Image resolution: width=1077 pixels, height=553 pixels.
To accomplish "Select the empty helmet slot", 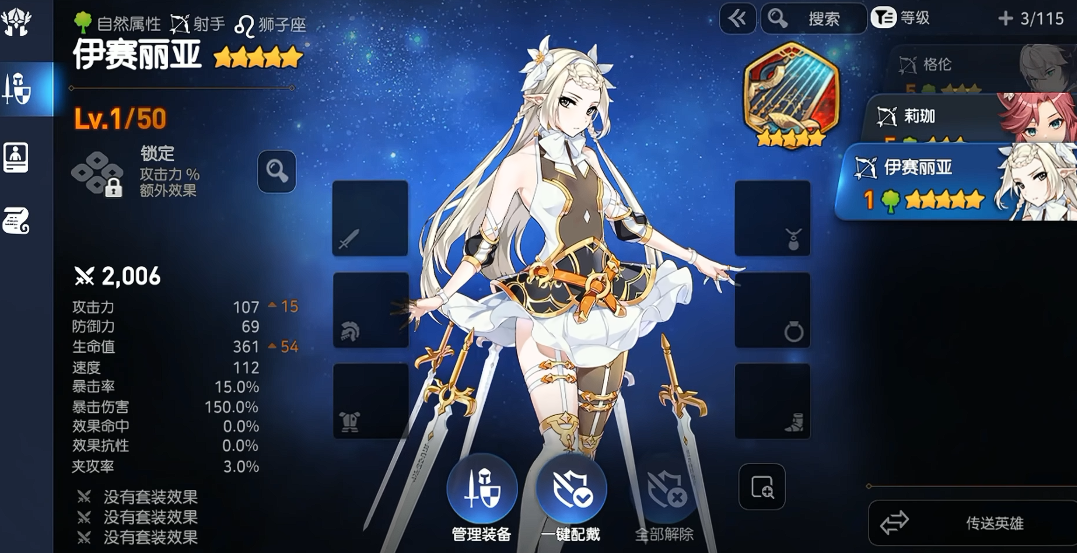I will point(370,310).
